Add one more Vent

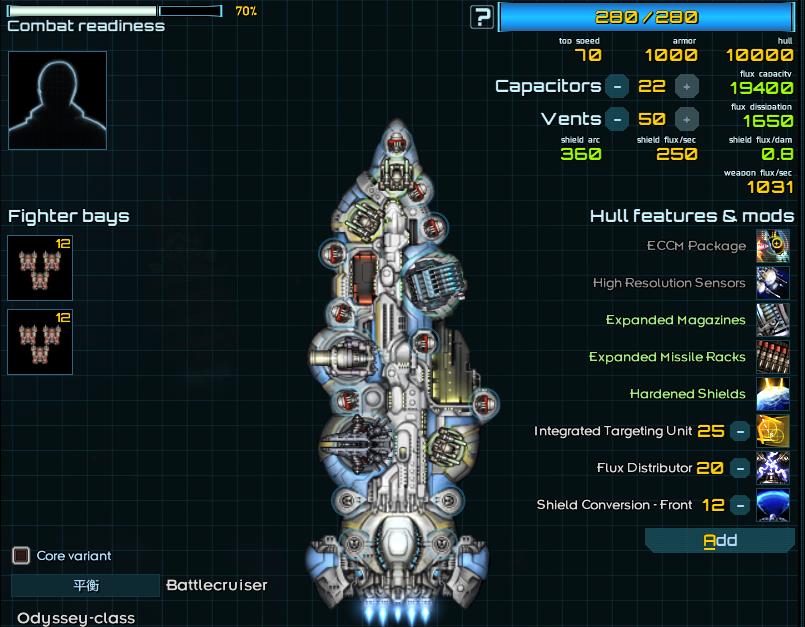tap(686, 119)
